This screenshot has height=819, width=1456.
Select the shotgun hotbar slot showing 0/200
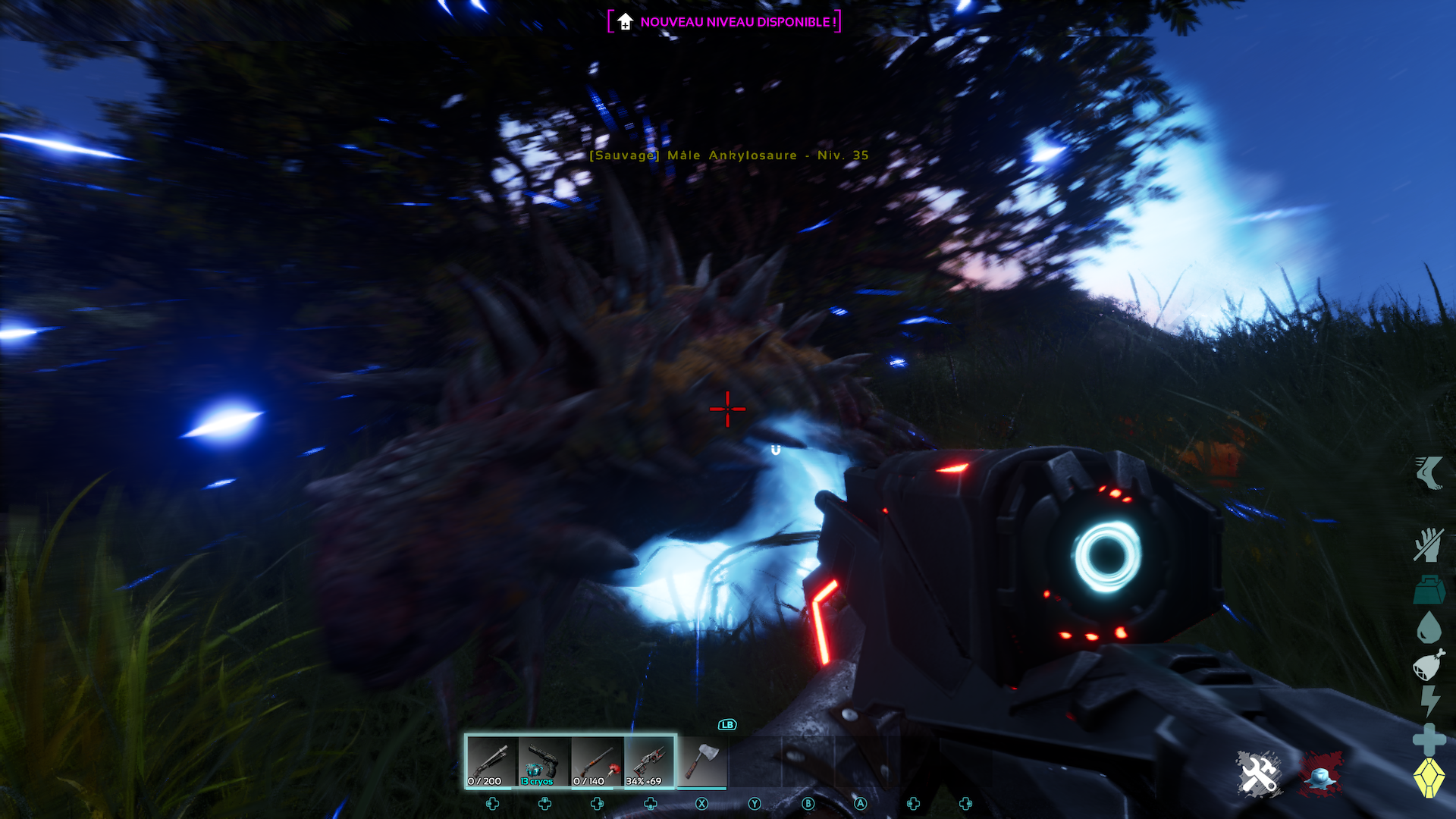pos(491,761)
